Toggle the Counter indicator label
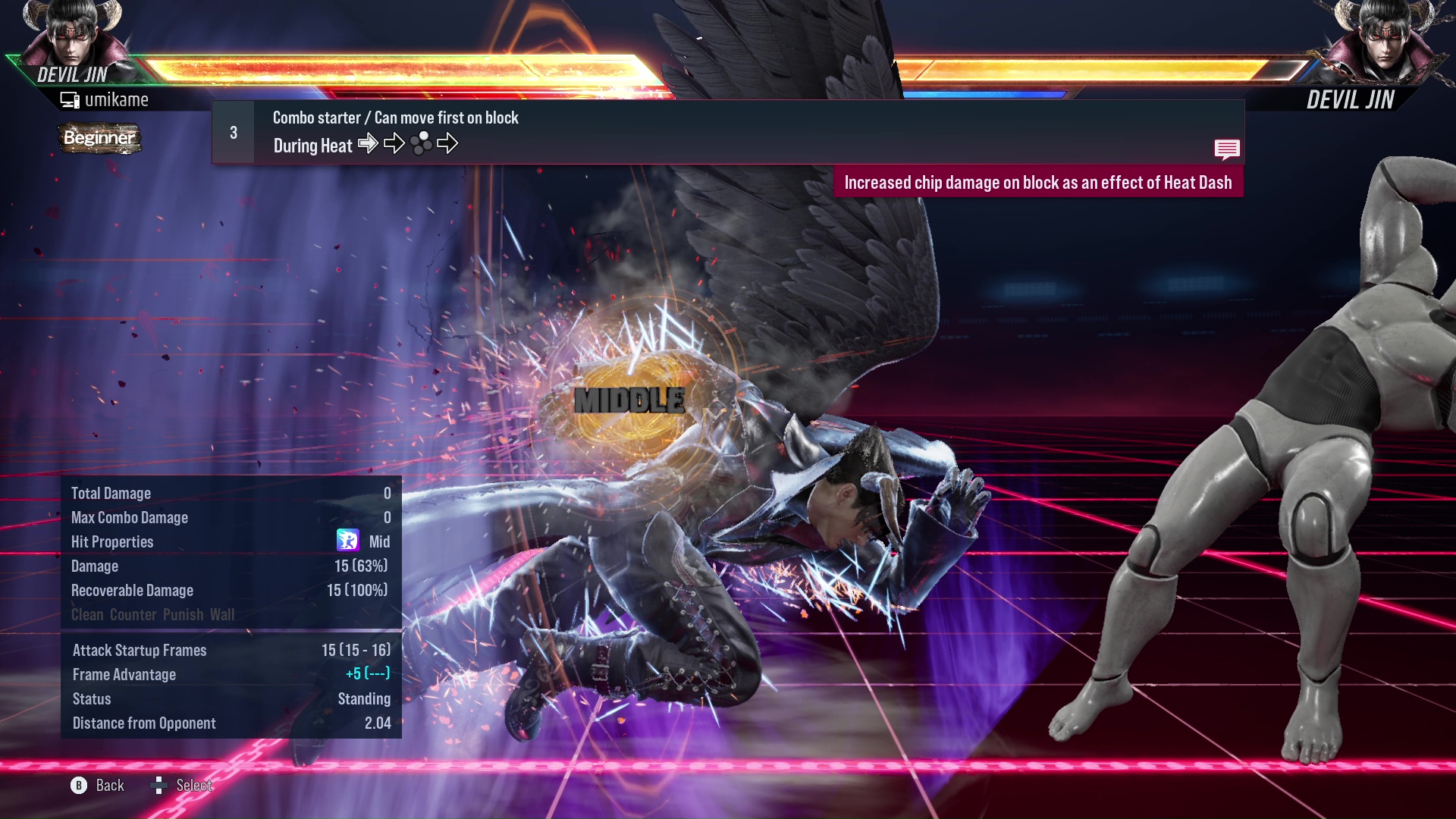Screen dimensions: 1456x819 pyautogui.click(x=133, y=614)
